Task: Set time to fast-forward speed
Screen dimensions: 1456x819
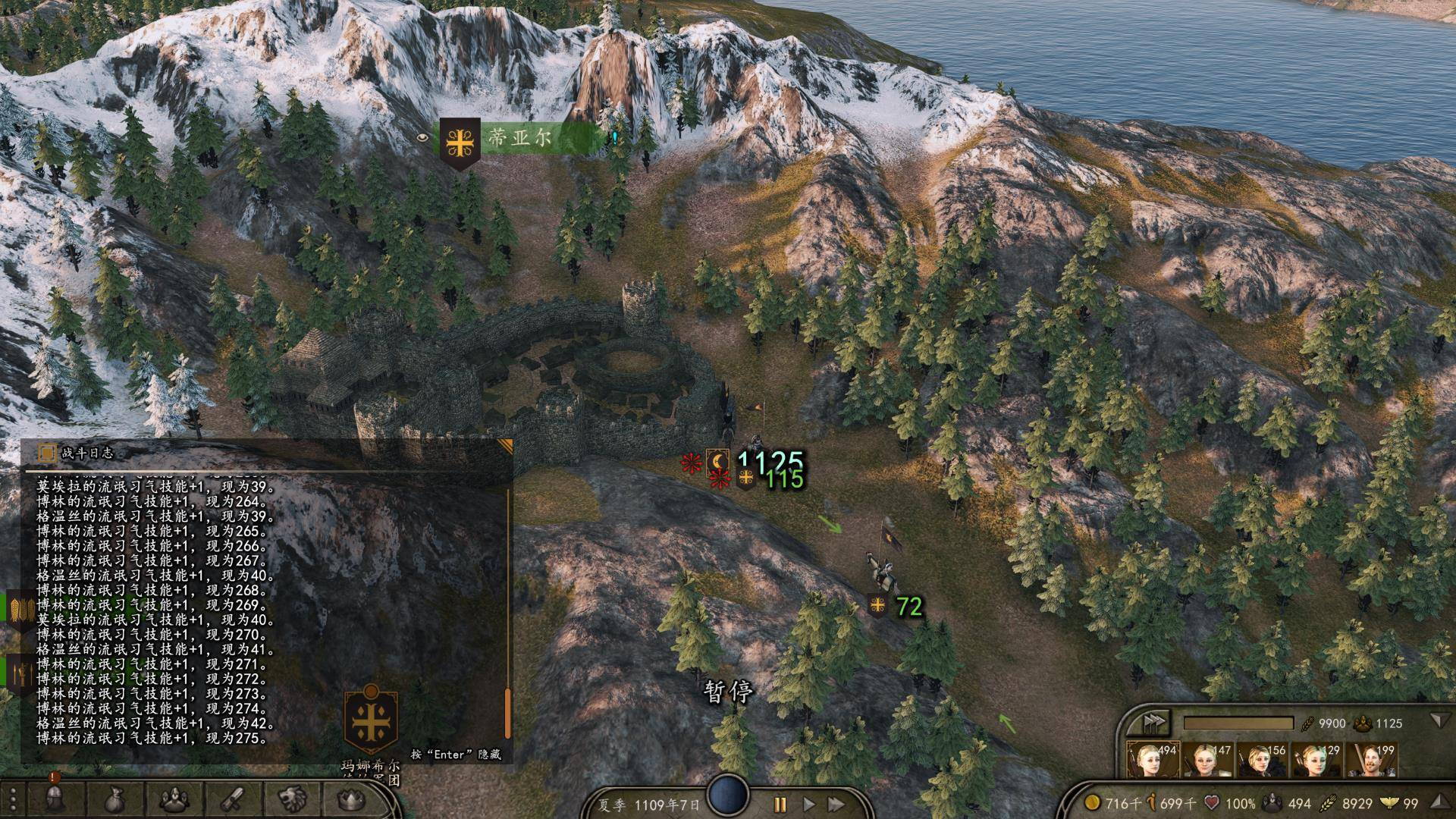Action: coord(836,804)
